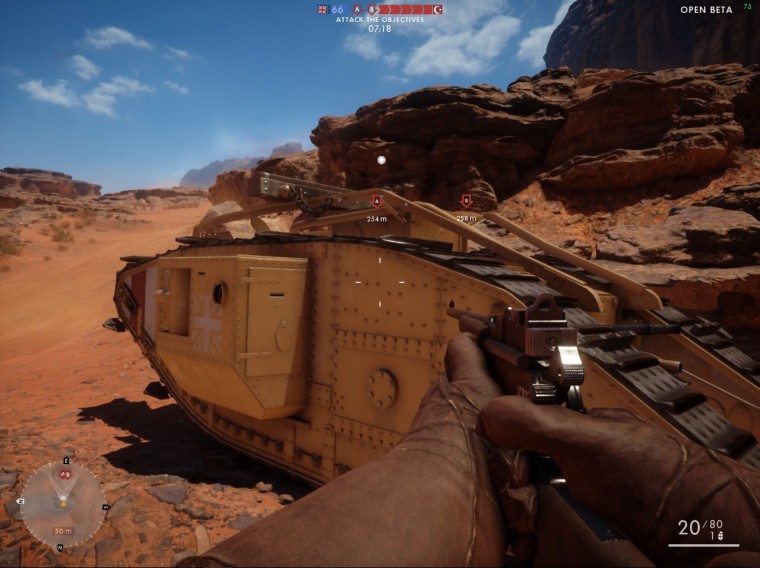This screenshot has width=760, height=568.
Task: Select the objective B waypoint marker at 258 m
Action: 465,200
